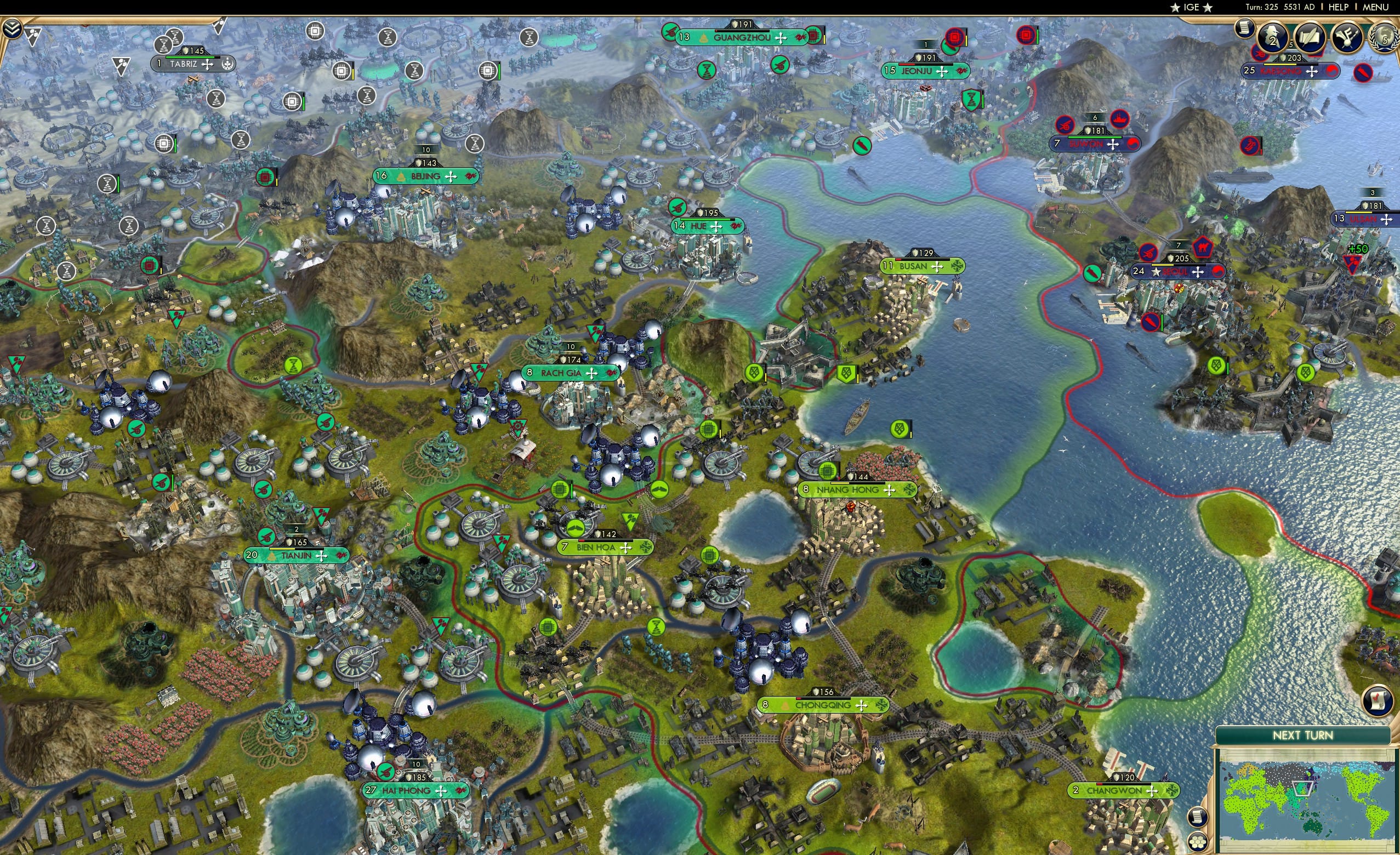Open the game MENU
This screenshot has width=1400, height=855.
click(1375, 7)
